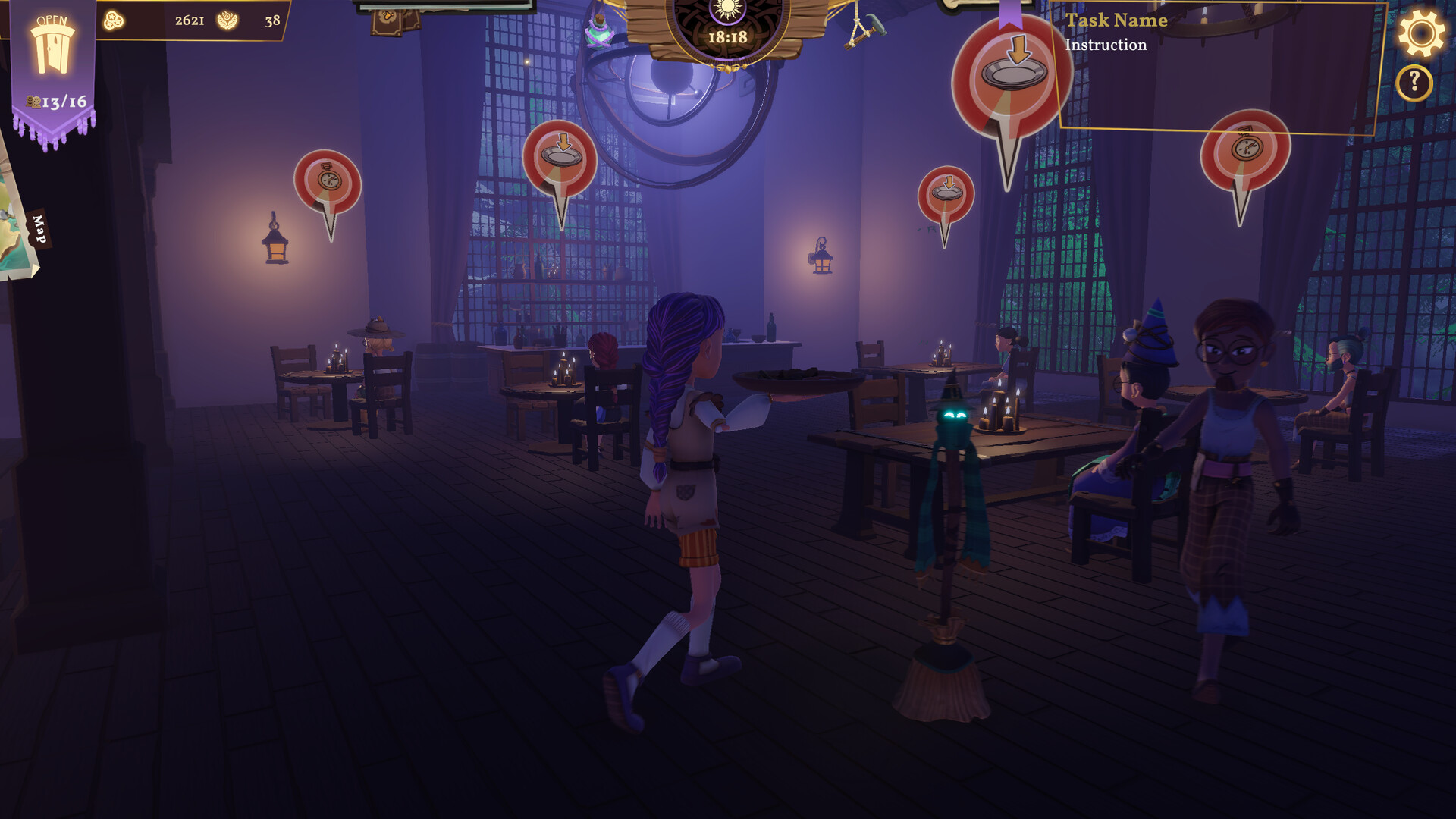Select the large plate marker beside the task panel

click(1011, 80)
